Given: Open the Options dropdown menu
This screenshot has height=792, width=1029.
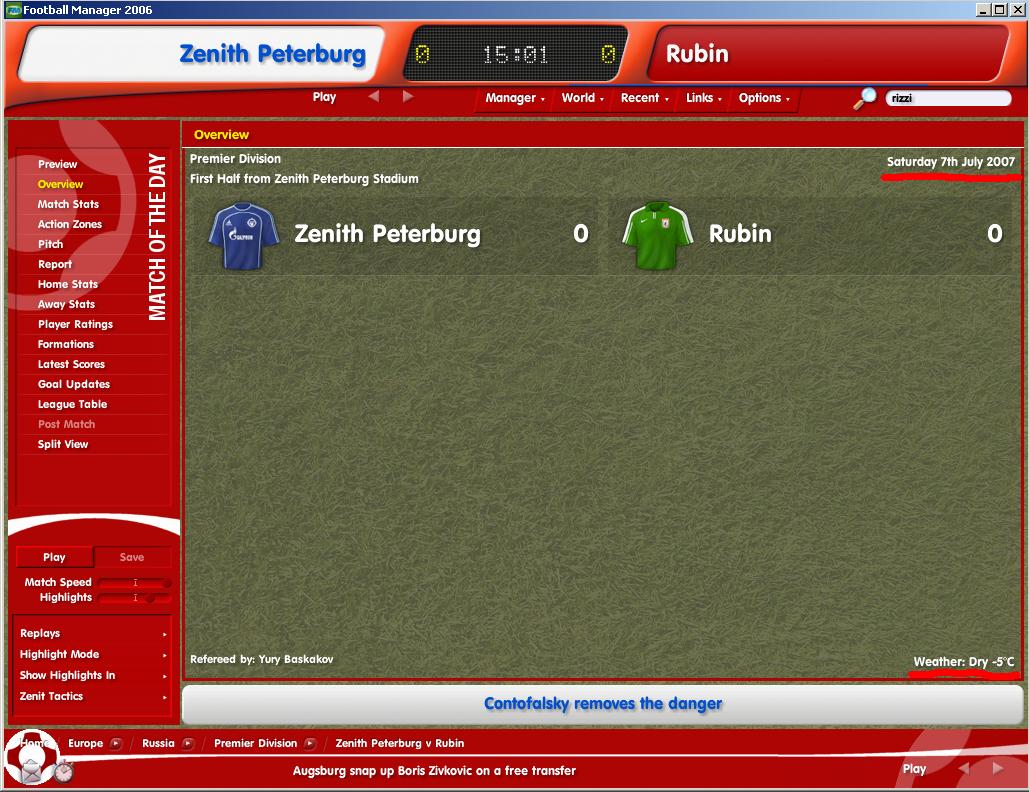Looking at the screenshot, I should tap(763, 98).
